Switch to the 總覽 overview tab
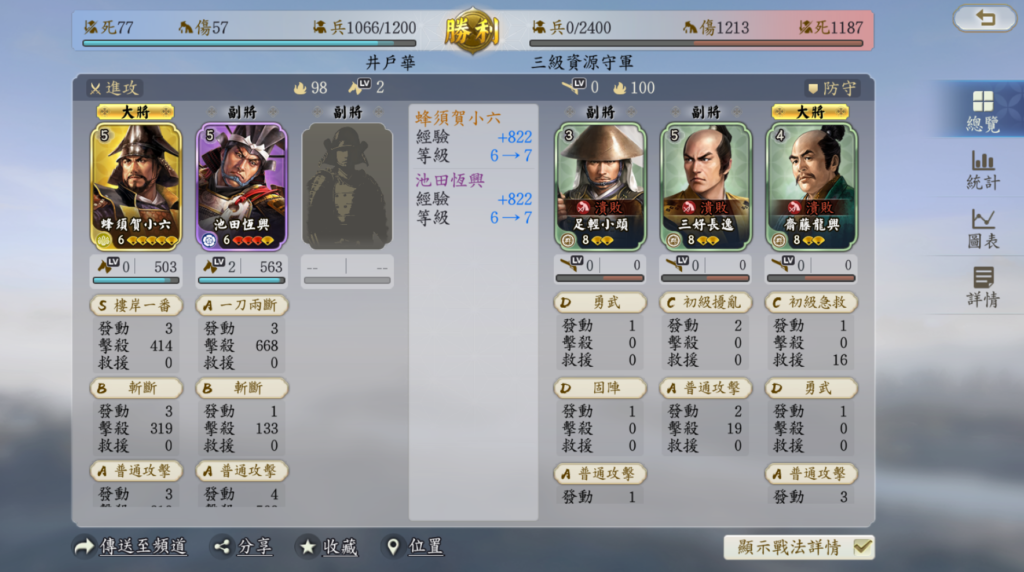This screenshot has height=572, width=1024. (982, 110)
